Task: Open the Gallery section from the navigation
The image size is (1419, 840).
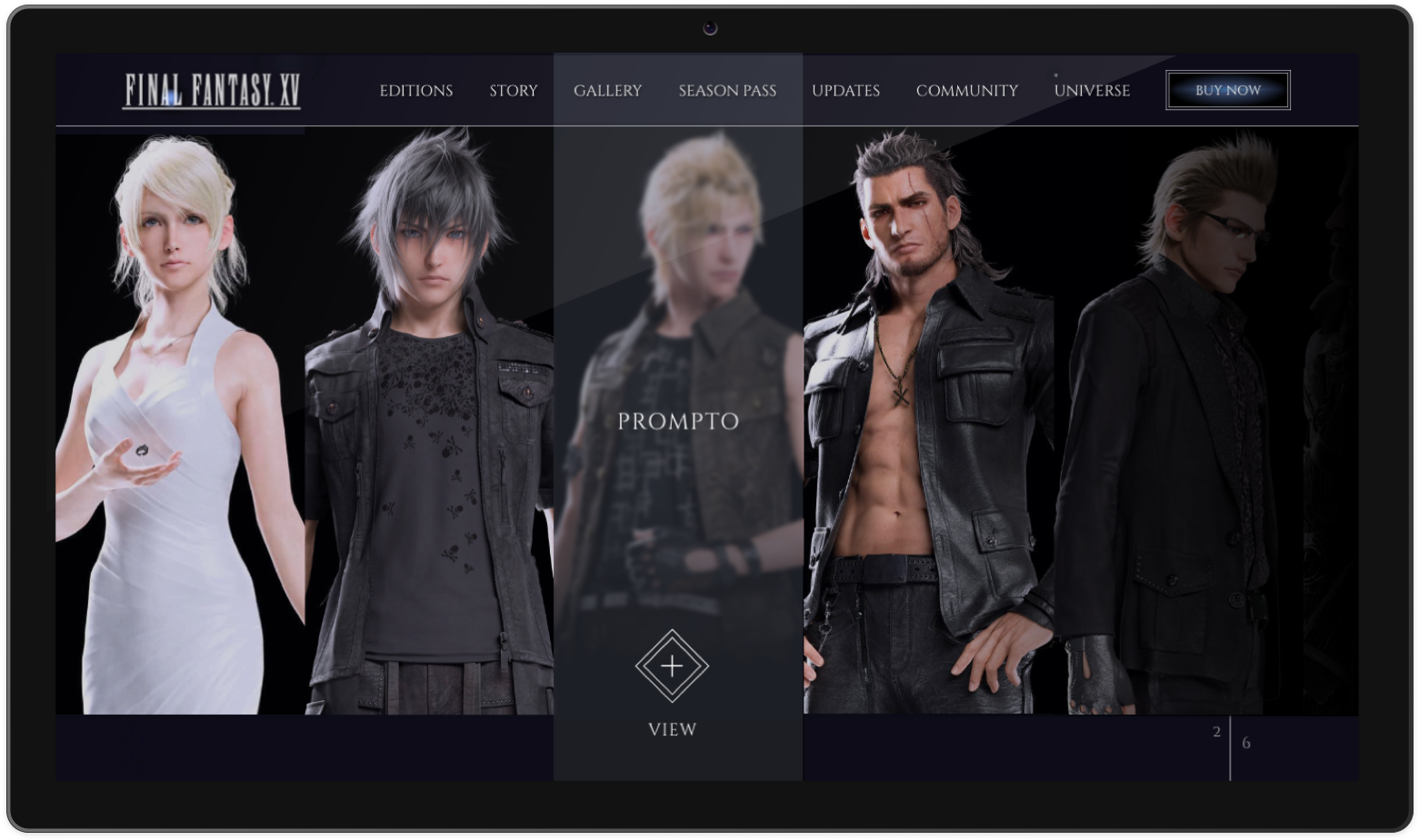Action: click(607, 90)
